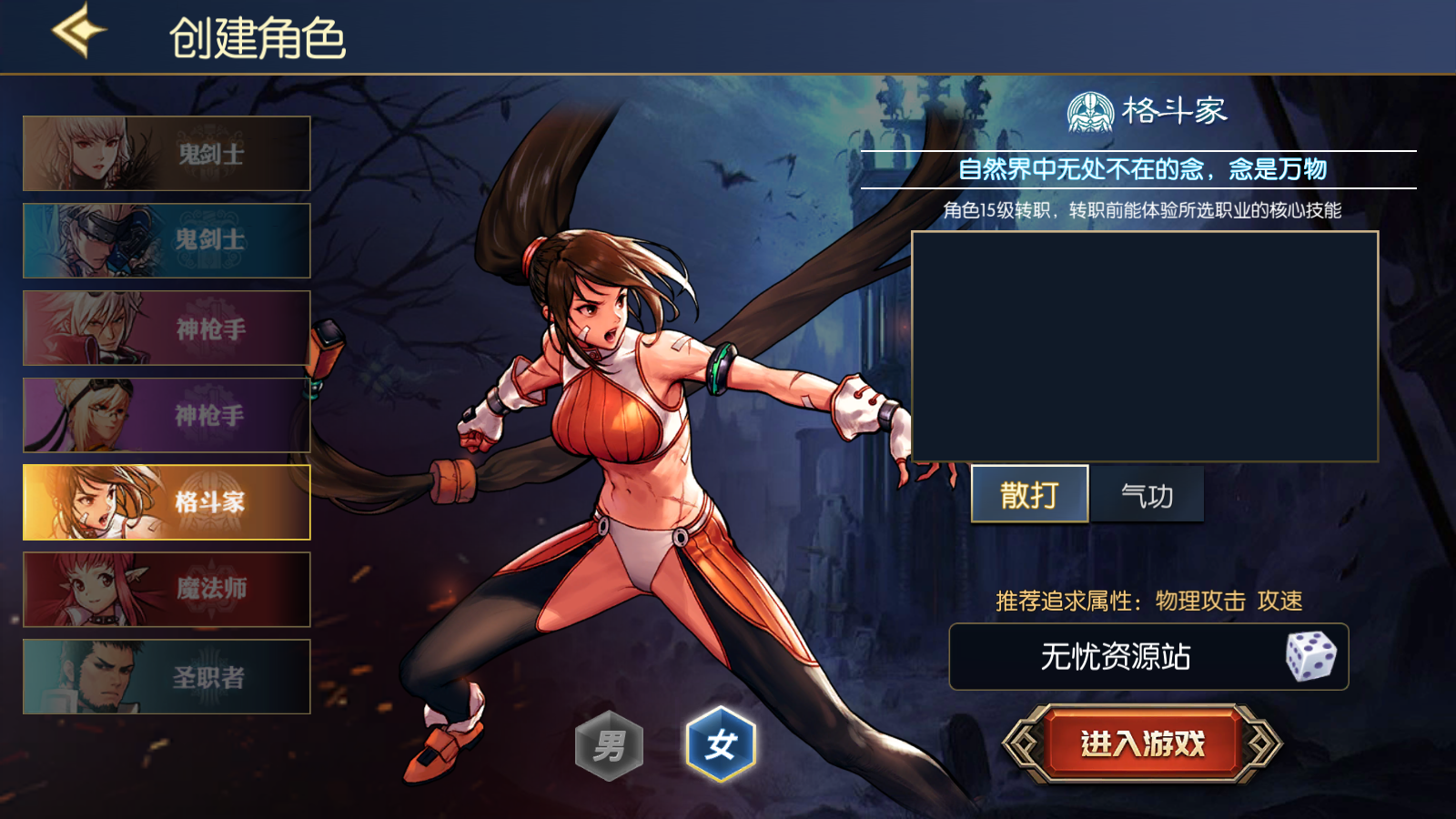The image size is (1456, 819).
Task: Choose the red-background 神枪手 class tile
Action: (x=167, y=329)
